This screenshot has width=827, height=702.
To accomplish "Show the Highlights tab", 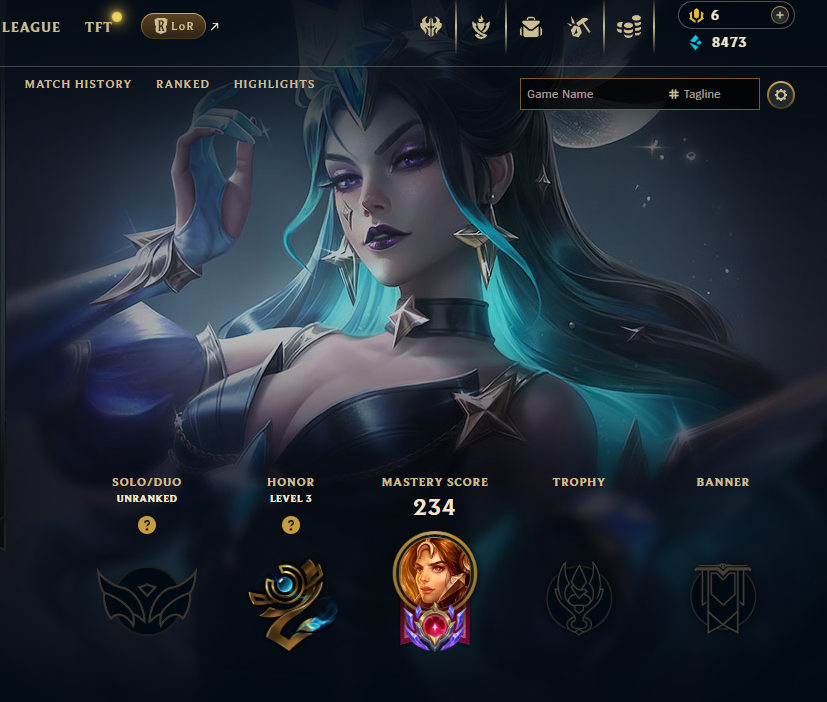I will pyautogui.click(x=274, y=84).
